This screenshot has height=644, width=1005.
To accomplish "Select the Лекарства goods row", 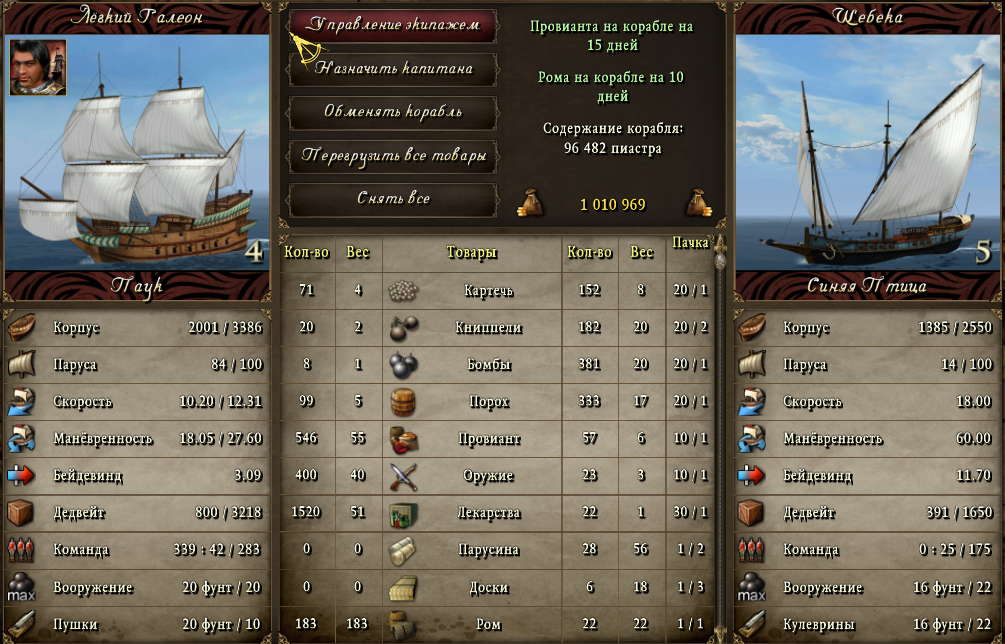I will click(x=488, y=513).
